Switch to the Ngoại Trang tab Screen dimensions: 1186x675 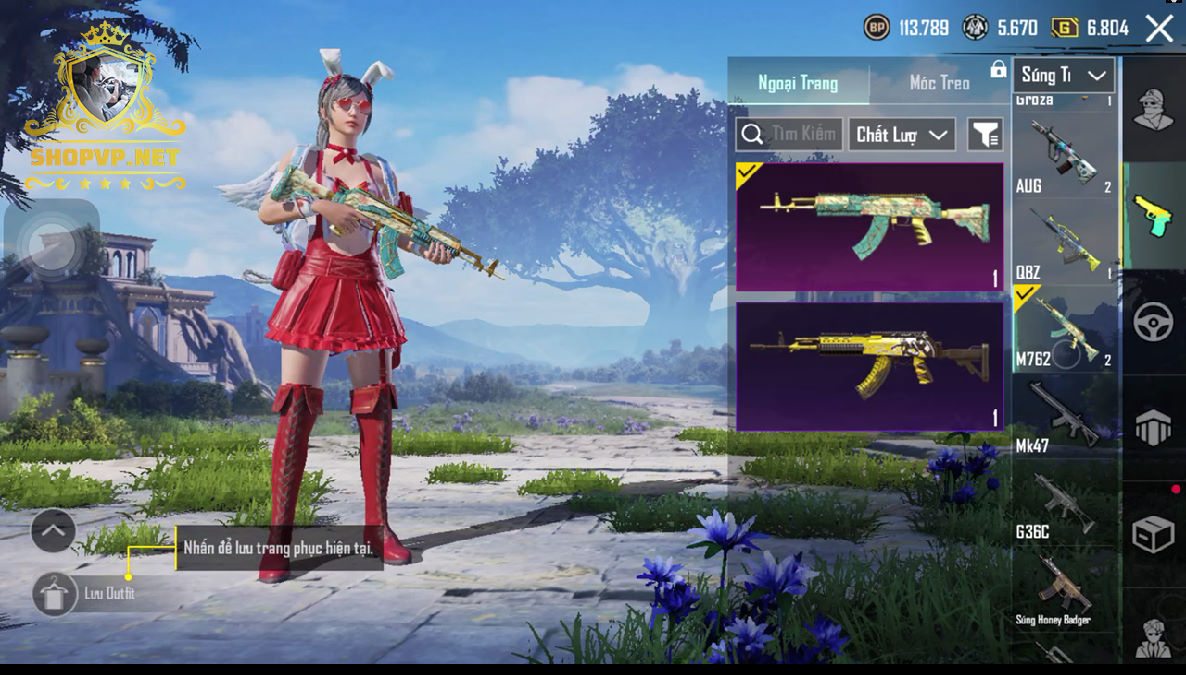click(x=798, y=83)
